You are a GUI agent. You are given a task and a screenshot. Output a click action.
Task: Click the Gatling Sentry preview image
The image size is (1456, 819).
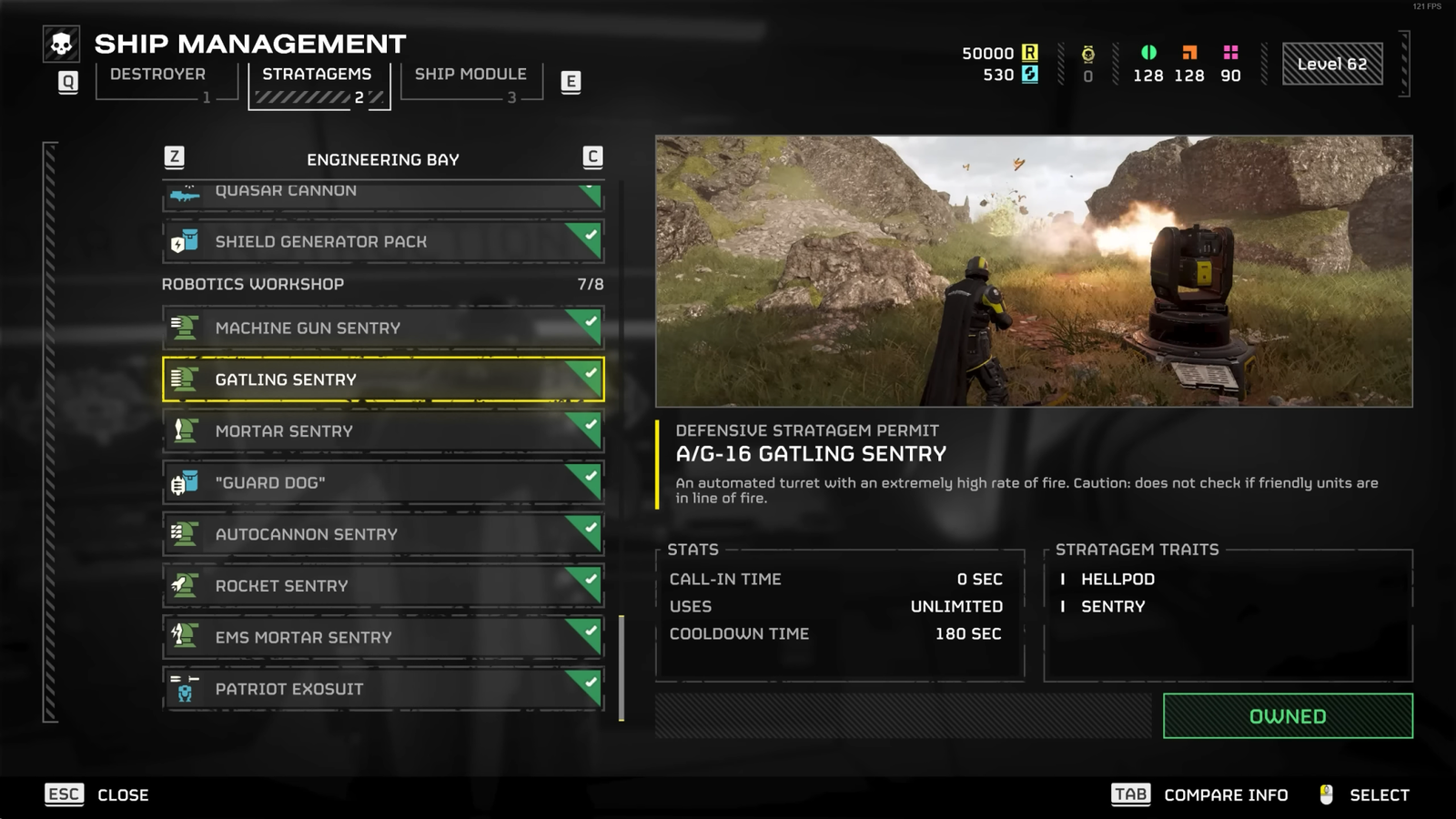pos(1034,271)
